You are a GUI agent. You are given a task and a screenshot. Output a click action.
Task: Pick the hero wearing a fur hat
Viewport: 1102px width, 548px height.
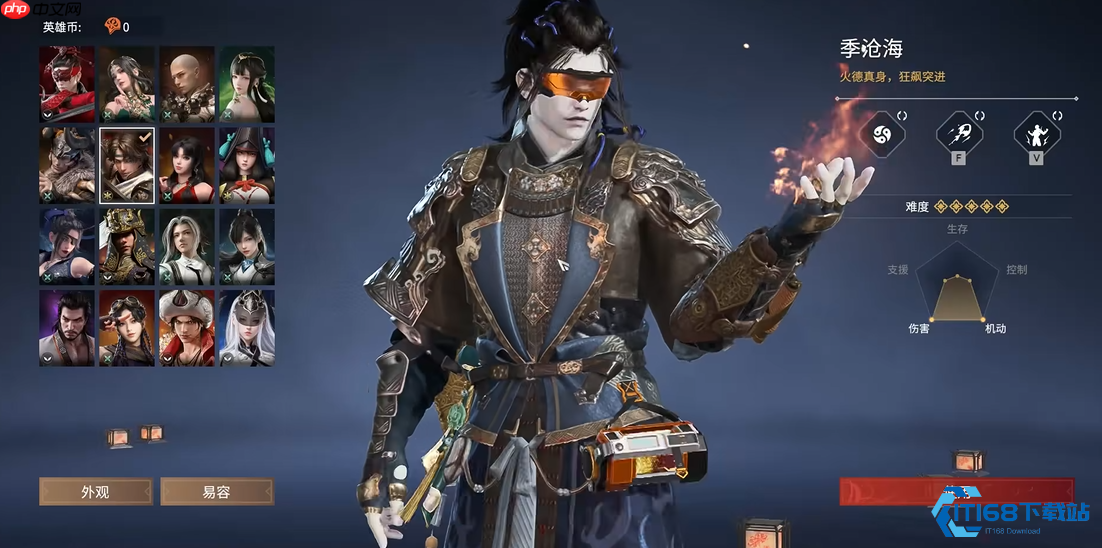pyautogui.click(x=187, y=327)
